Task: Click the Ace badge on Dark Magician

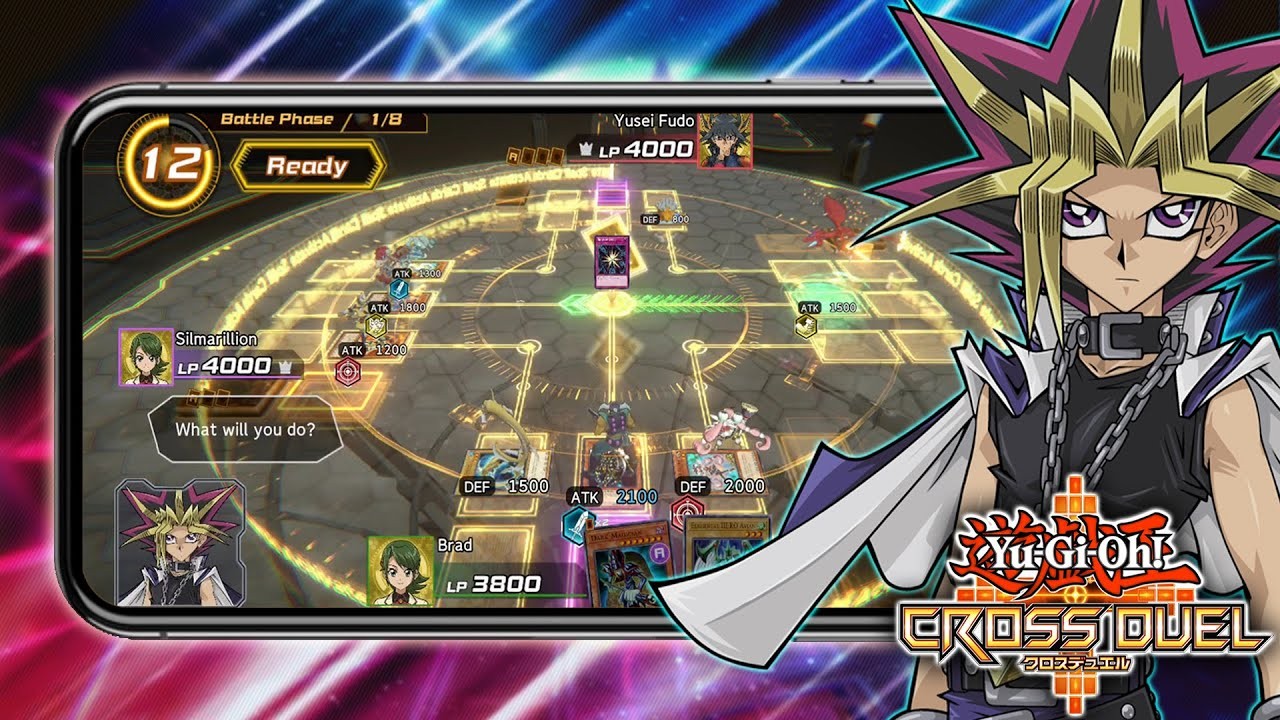Action: [x=658, y=553]
